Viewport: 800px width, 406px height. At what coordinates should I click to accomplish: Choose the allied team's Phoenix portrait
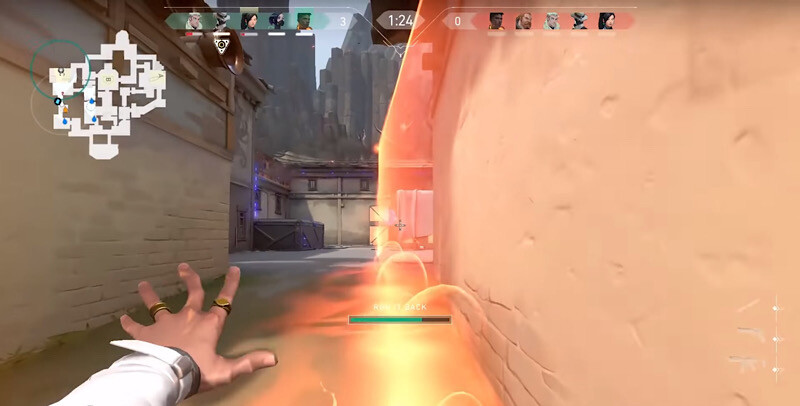[x=304, y=21]
